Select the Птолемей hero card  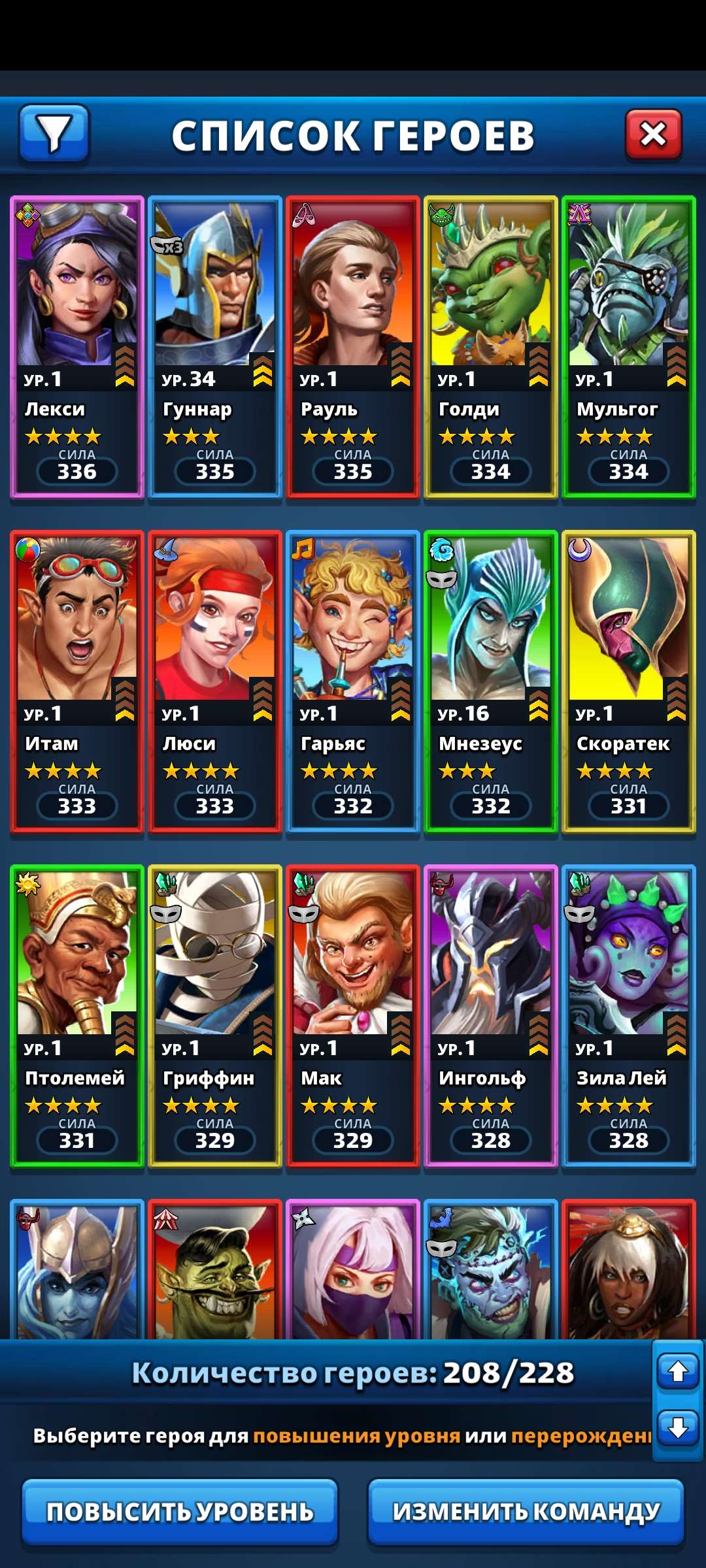click(x=77, y=1015)
